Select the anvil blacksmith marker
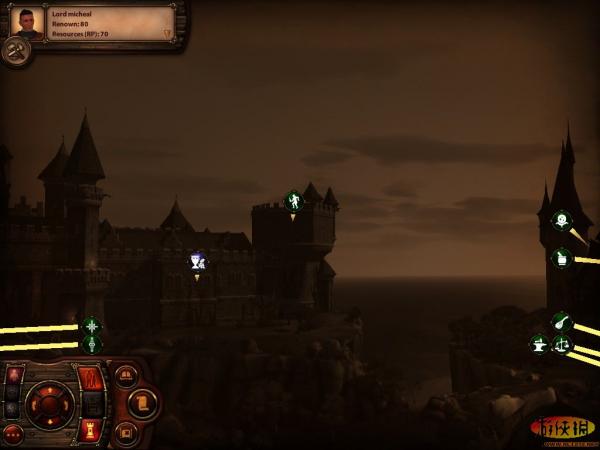 pos(540,344)
